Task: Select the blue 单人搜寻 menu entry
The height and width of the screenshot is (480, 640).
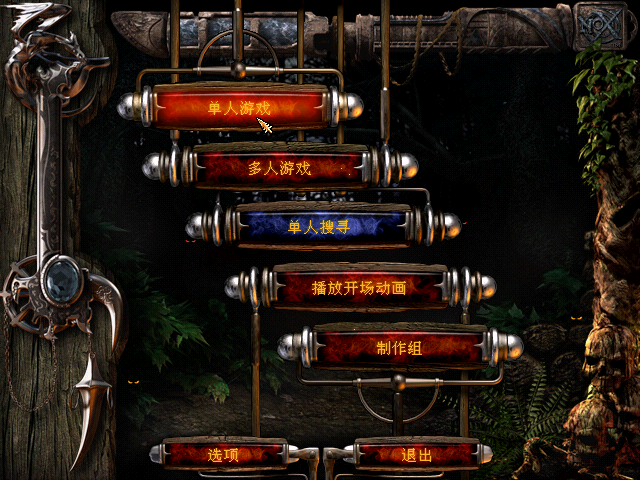Action: 320,227
